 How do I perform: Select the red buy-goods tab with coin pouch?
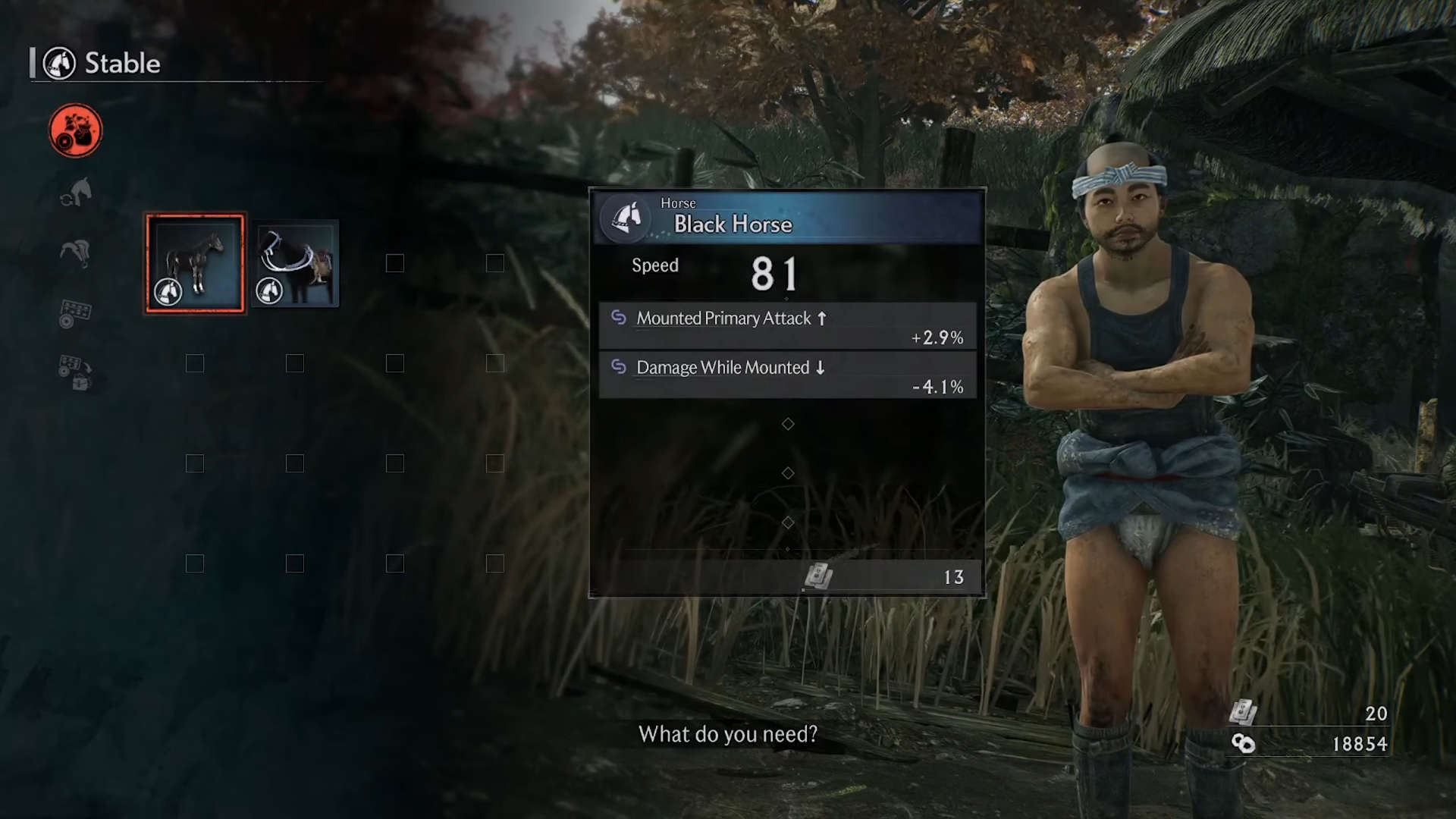point(76,130)
